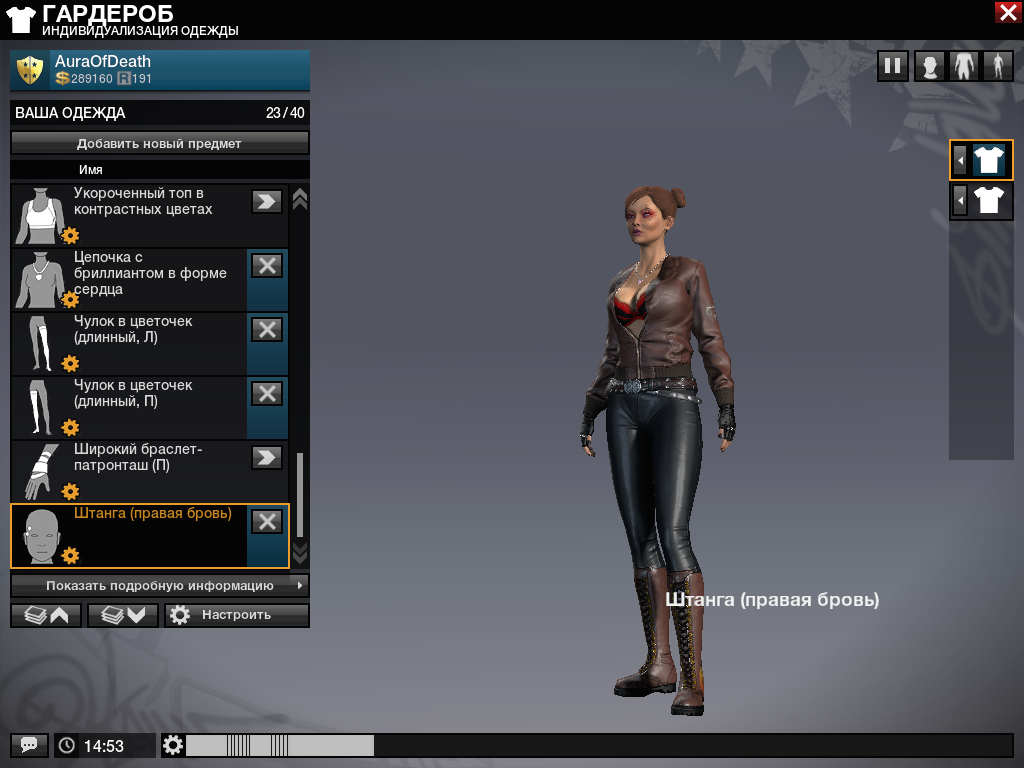Expand "Показать подробную информацию" panel
1024x768 pixels.
click(x=160, y=585)
